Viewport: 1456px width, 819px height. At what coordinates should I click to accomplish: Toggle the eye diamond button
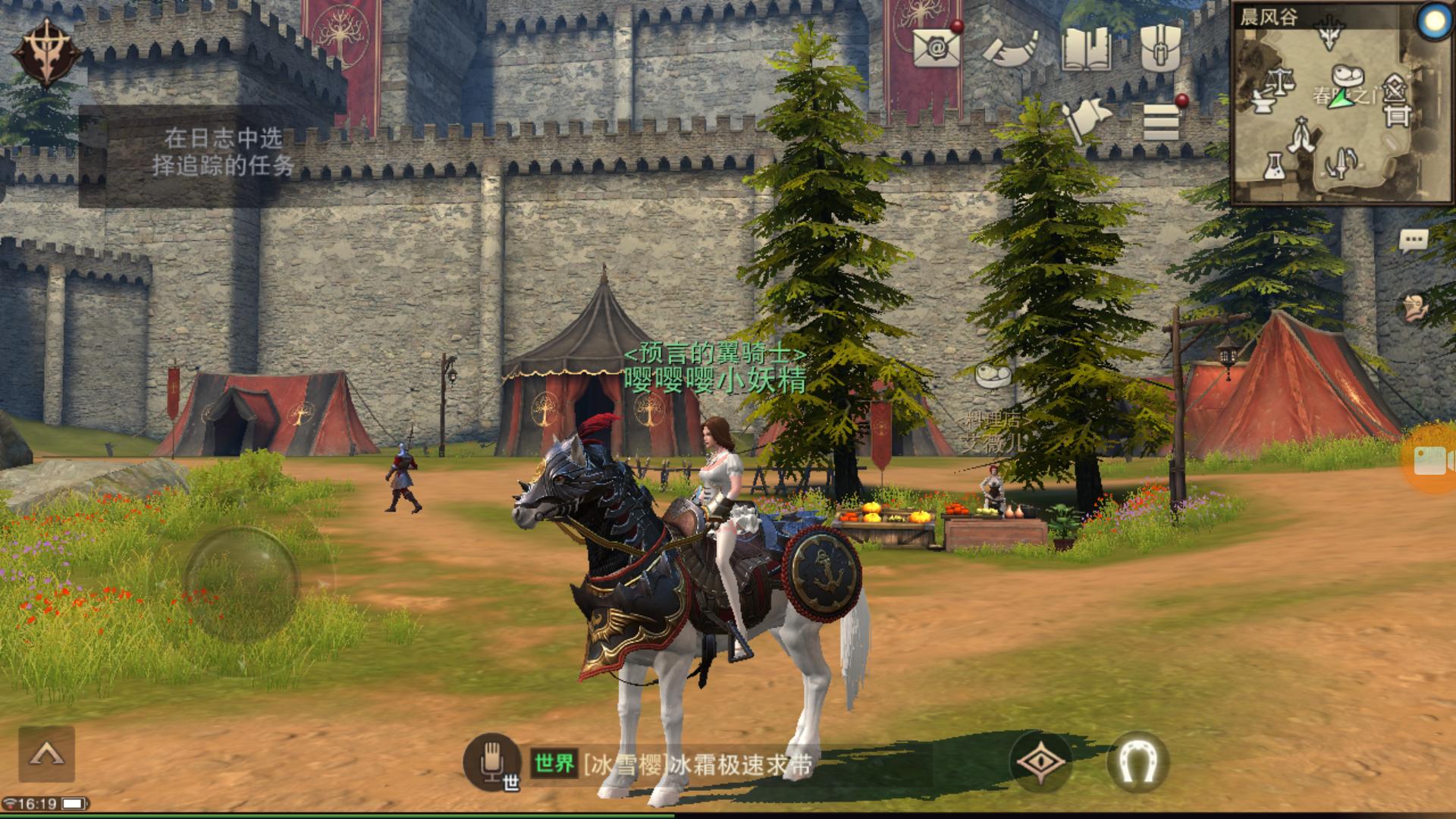pyautogui.click(x=1040, y=761)
